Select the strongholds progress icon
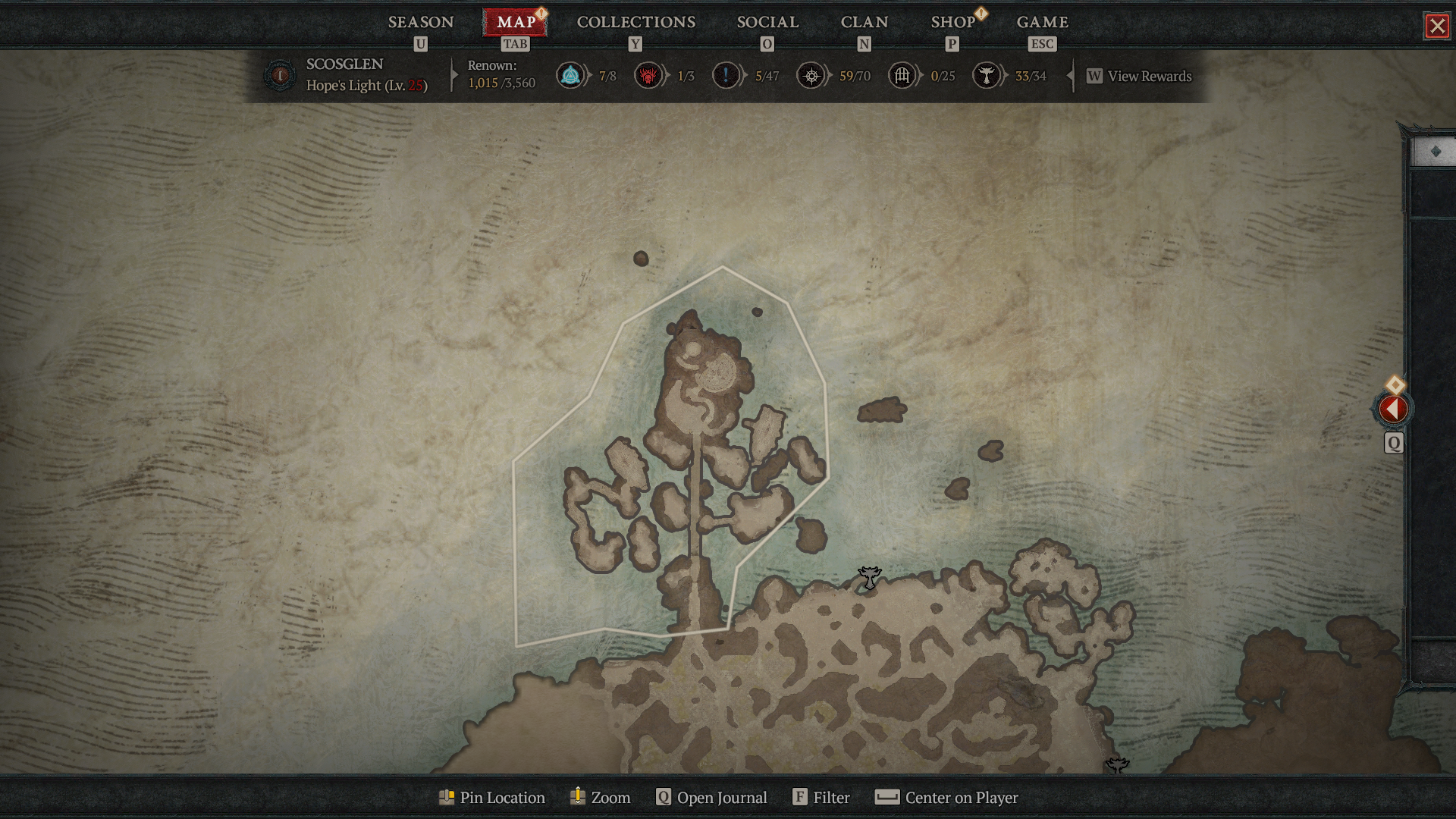The height and width of the screenshot is (819, 1456). [648, 76]
